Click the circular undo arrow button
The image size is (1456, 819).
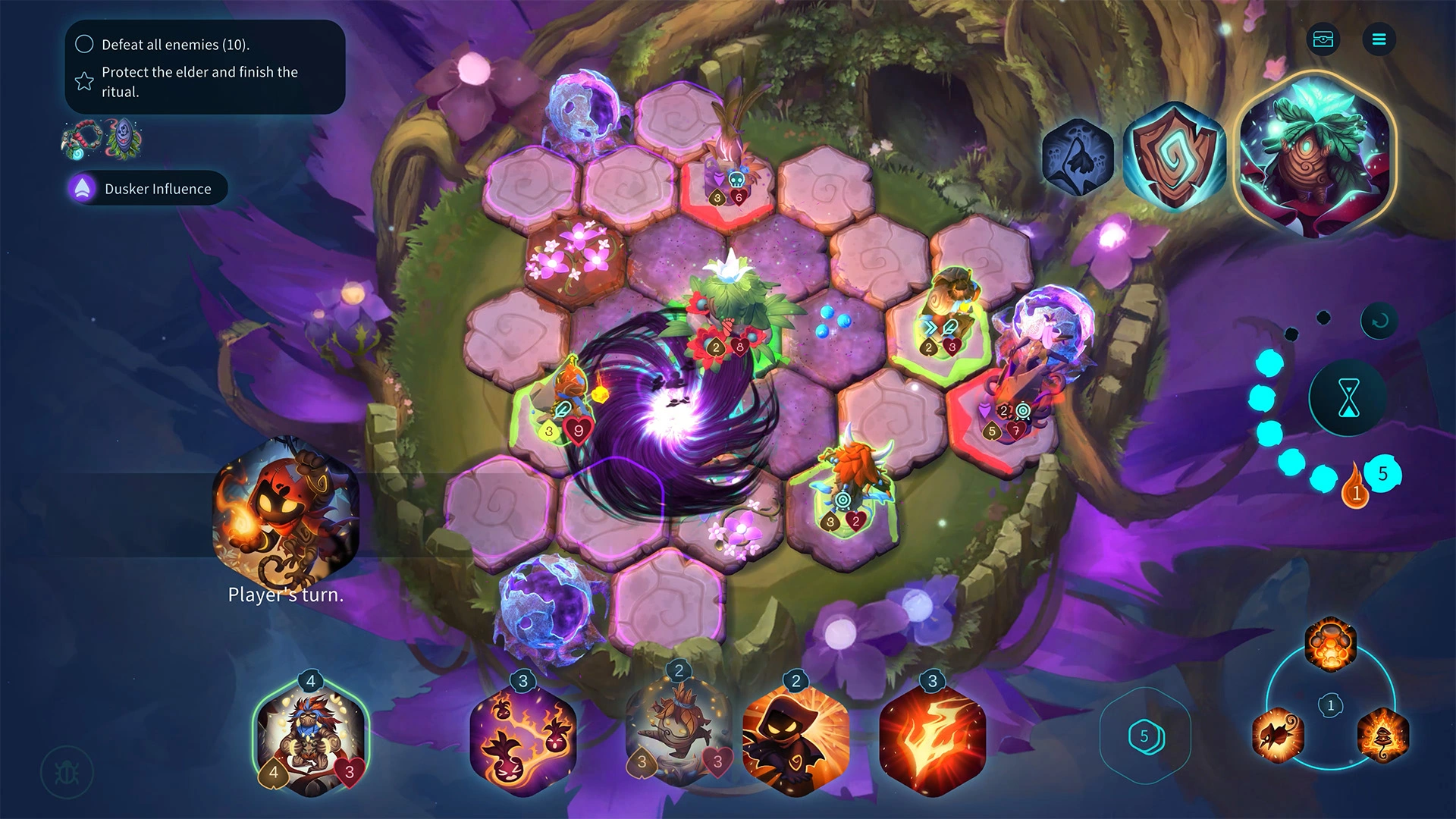pyautogui.click(x=1379, y=321)
